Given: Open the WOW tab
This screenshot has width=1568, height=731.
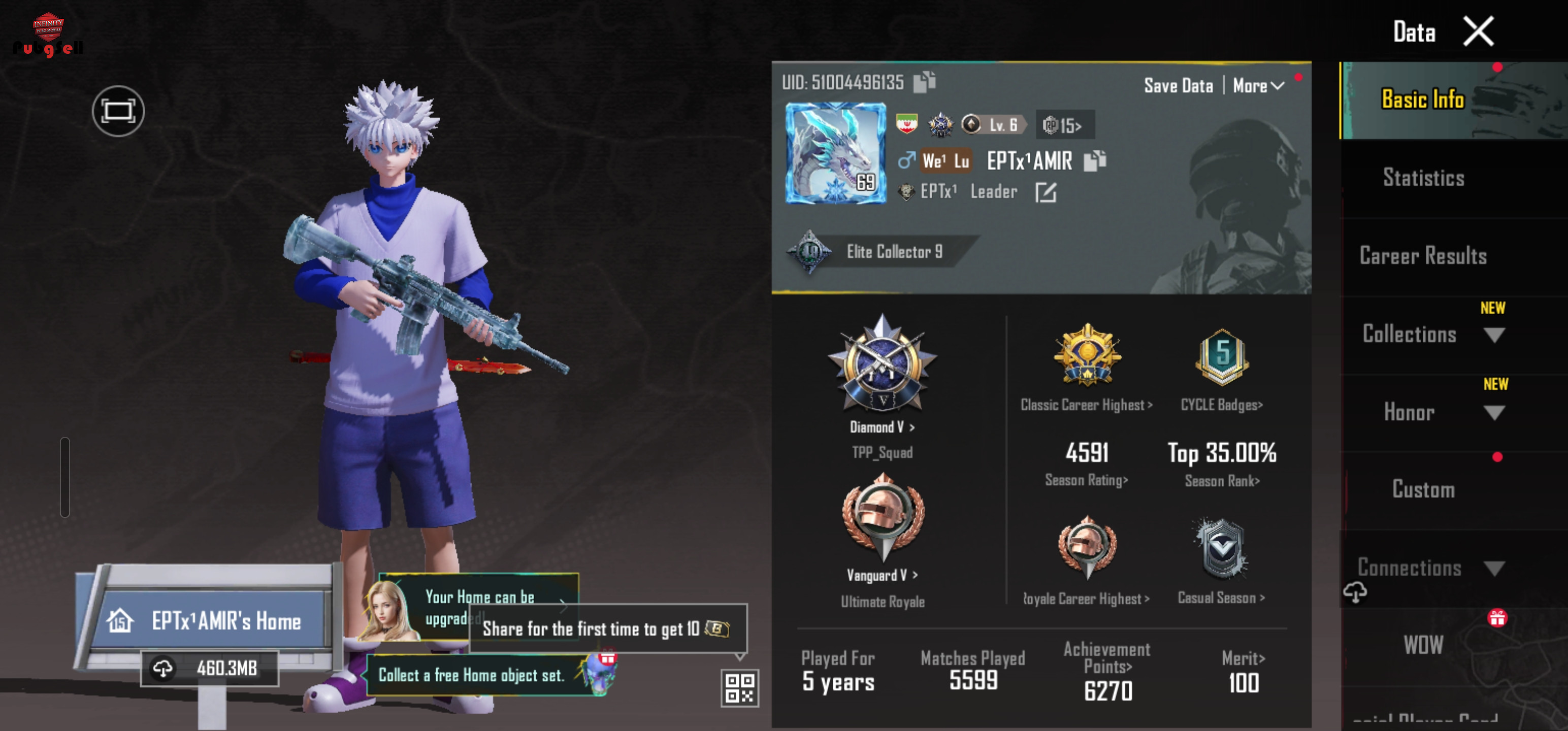Looking at the screenshot, I should [x=1423, y=645].
